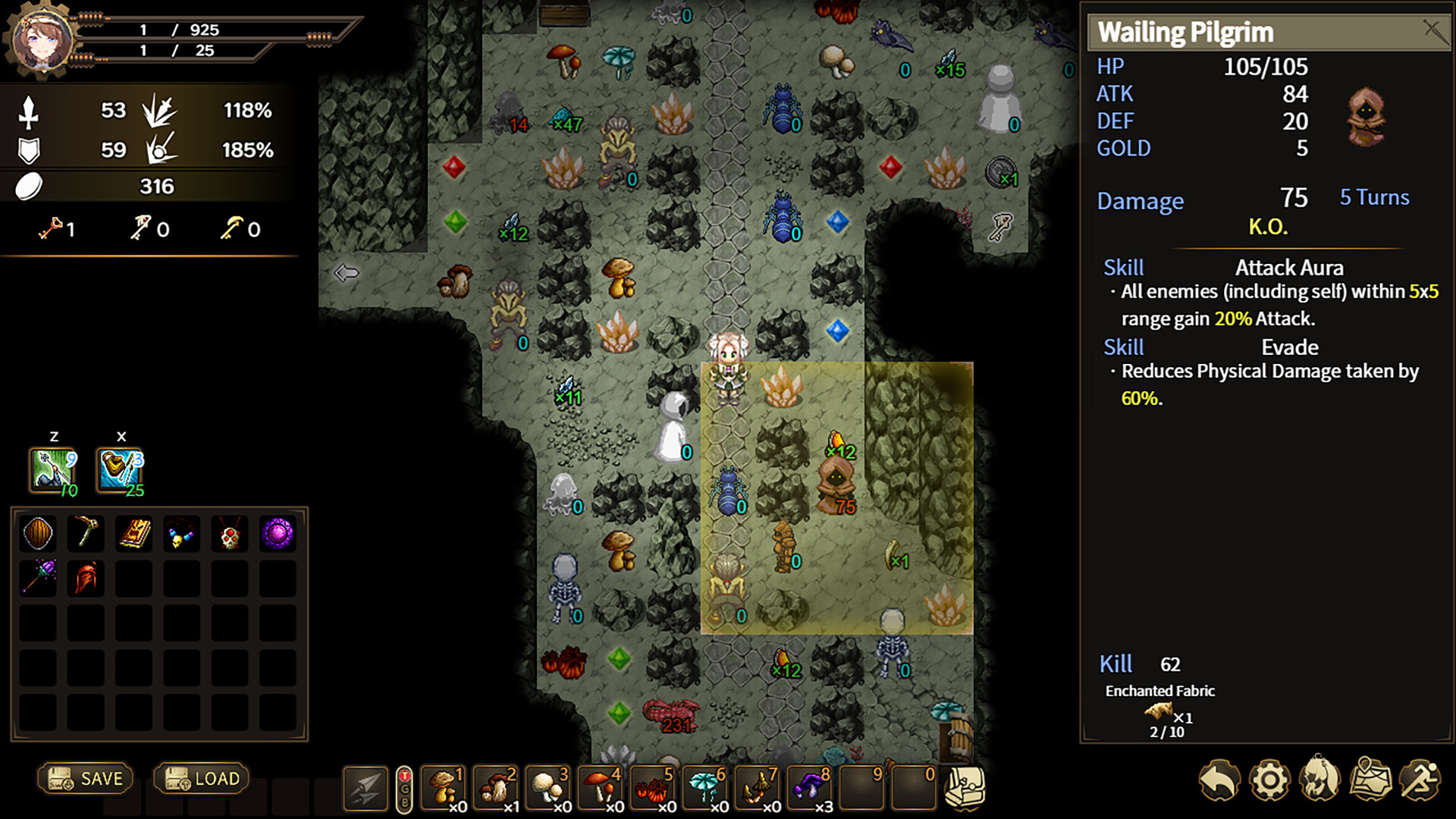Pick the purple magic staff item

[38, 579]
